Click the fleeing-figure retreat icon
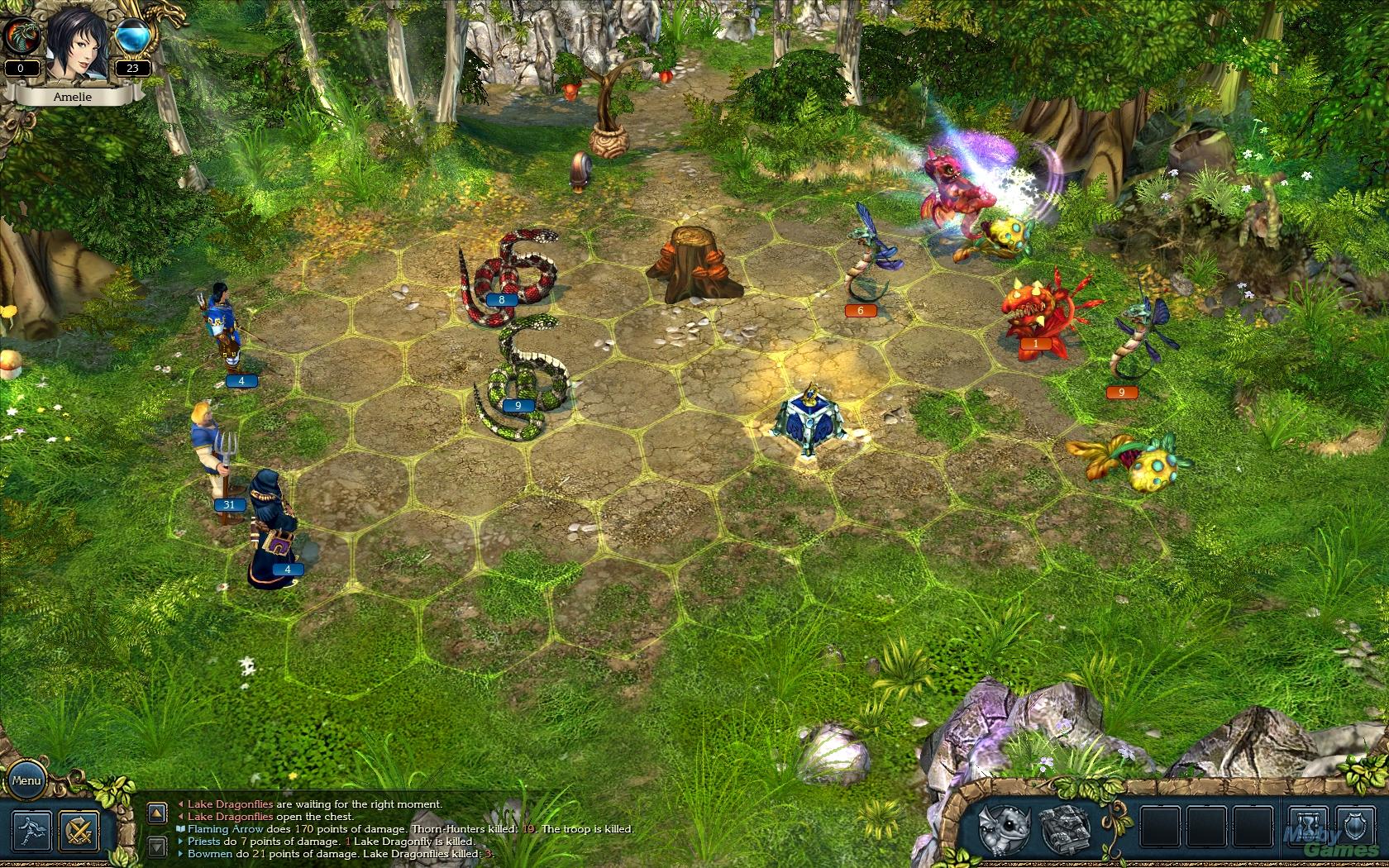This screenshot has width=1389, height=868. coord(31,830)
